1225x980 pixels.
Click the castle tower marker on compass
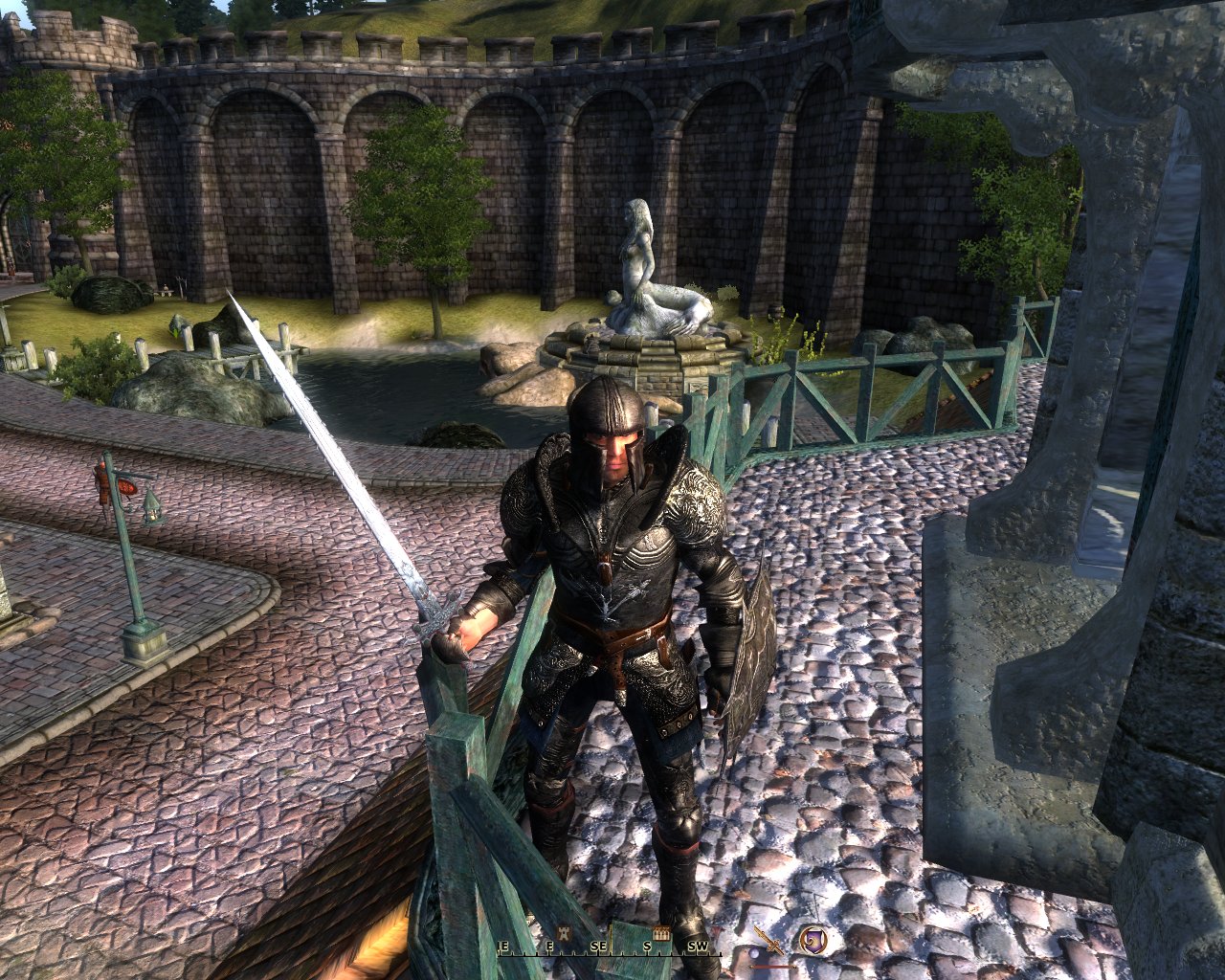(x=562, y=932)
